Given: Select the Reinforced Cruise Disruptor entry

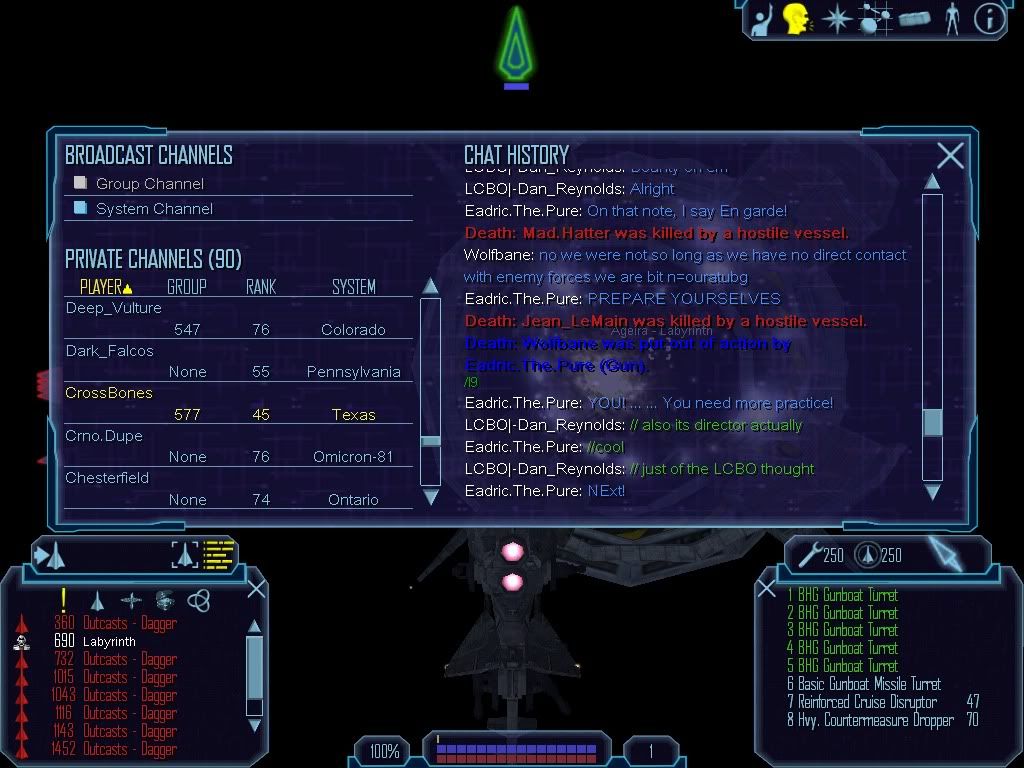Looking at the screenshot, I should coord(867,702).
